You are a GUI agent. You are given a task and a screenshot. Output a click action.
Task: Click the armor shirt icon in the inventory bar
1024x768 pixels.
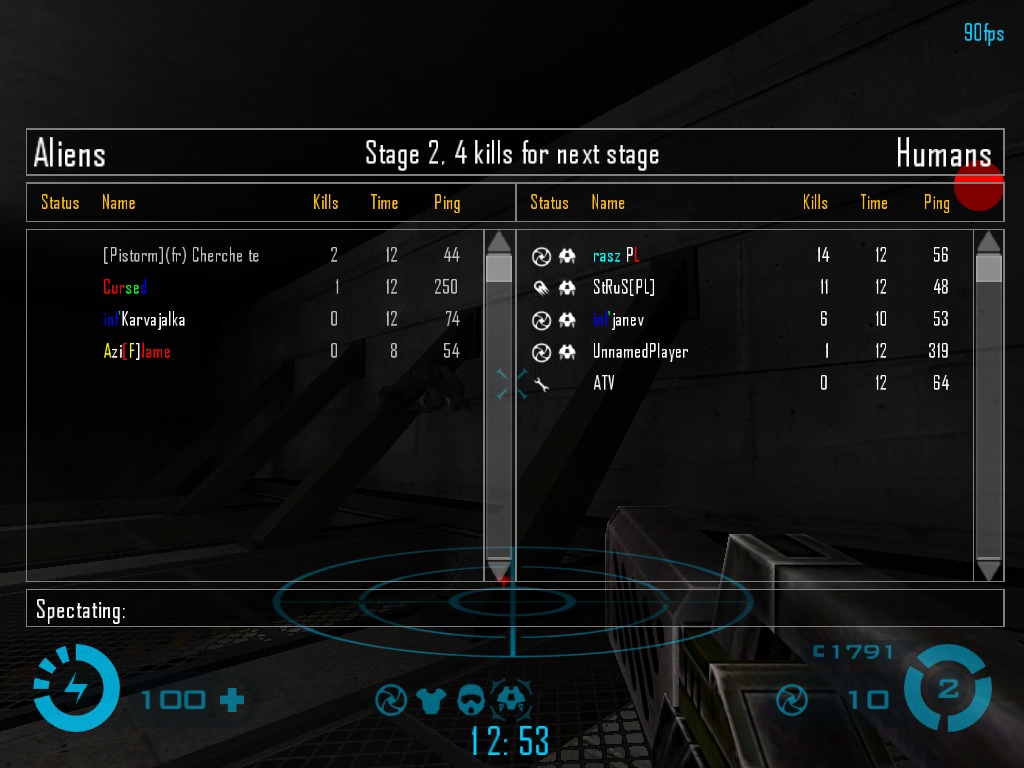[431, 699]
